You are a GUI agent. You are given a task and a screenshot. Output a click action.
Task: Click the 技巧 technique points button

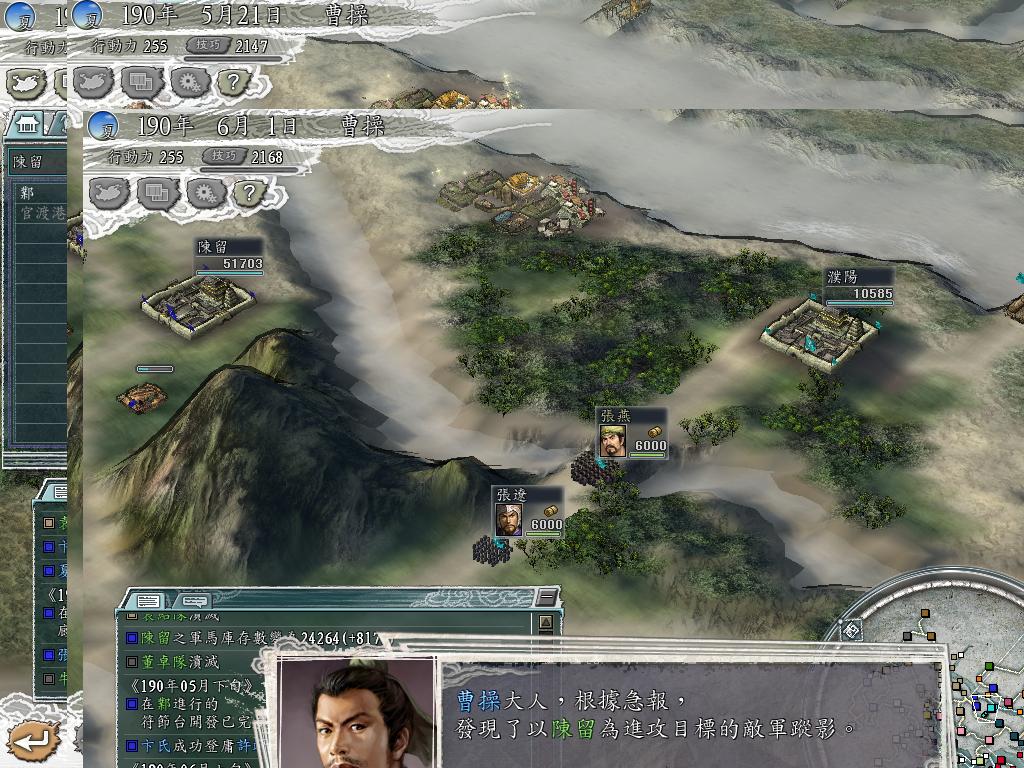pos(224,157)
